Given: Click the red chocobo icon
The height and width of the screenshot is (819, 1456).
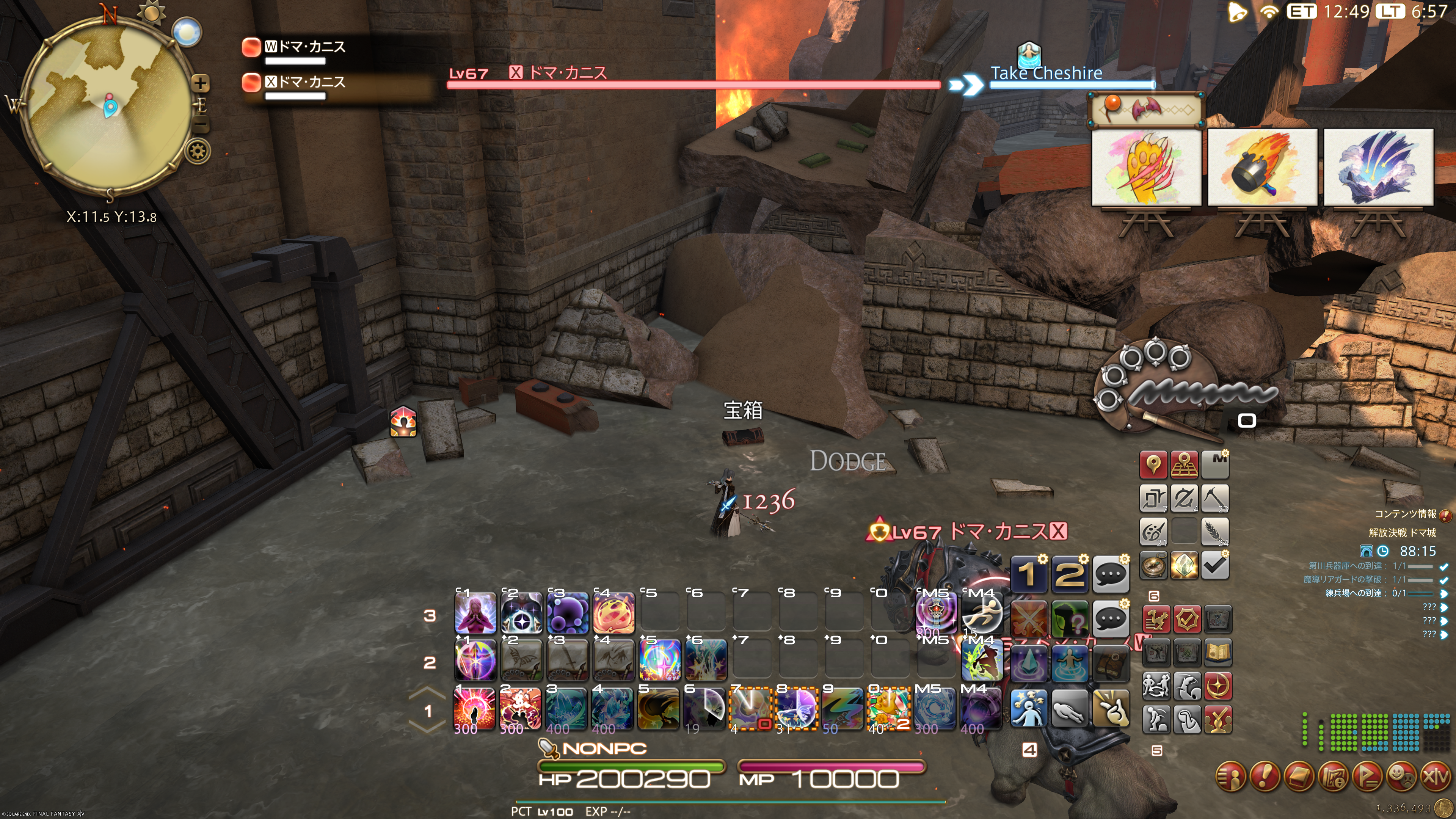Looking at the screenshot, I should [1157, 620].
